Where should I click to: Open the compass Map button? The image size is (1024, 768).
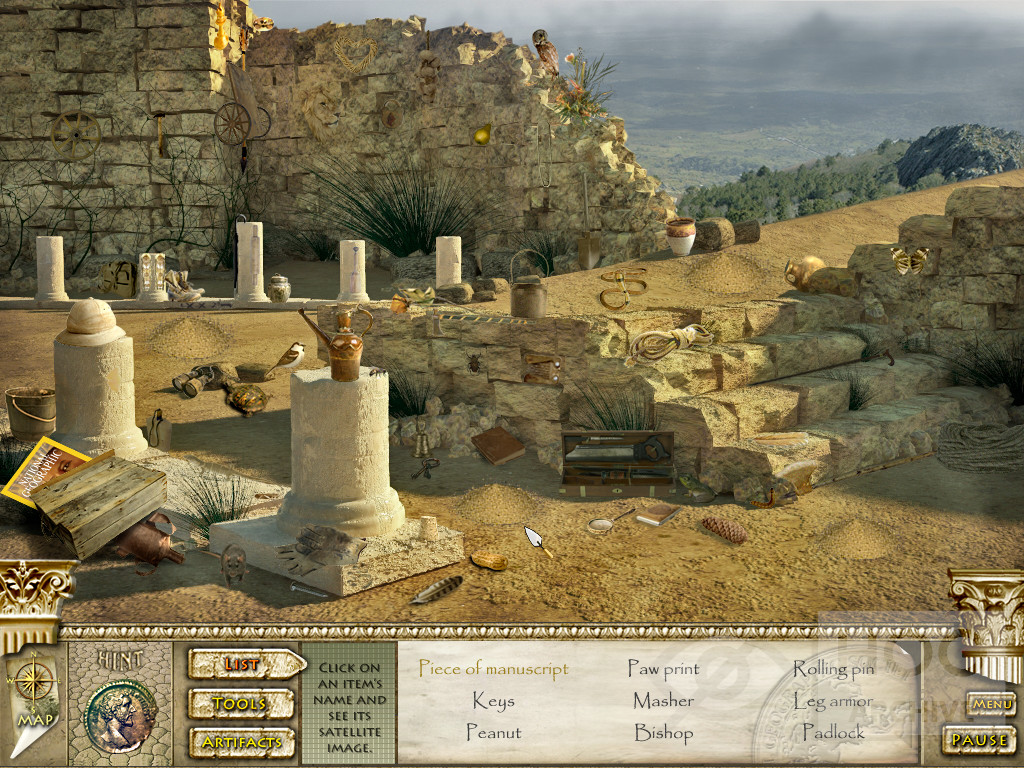tap(34, 691)
